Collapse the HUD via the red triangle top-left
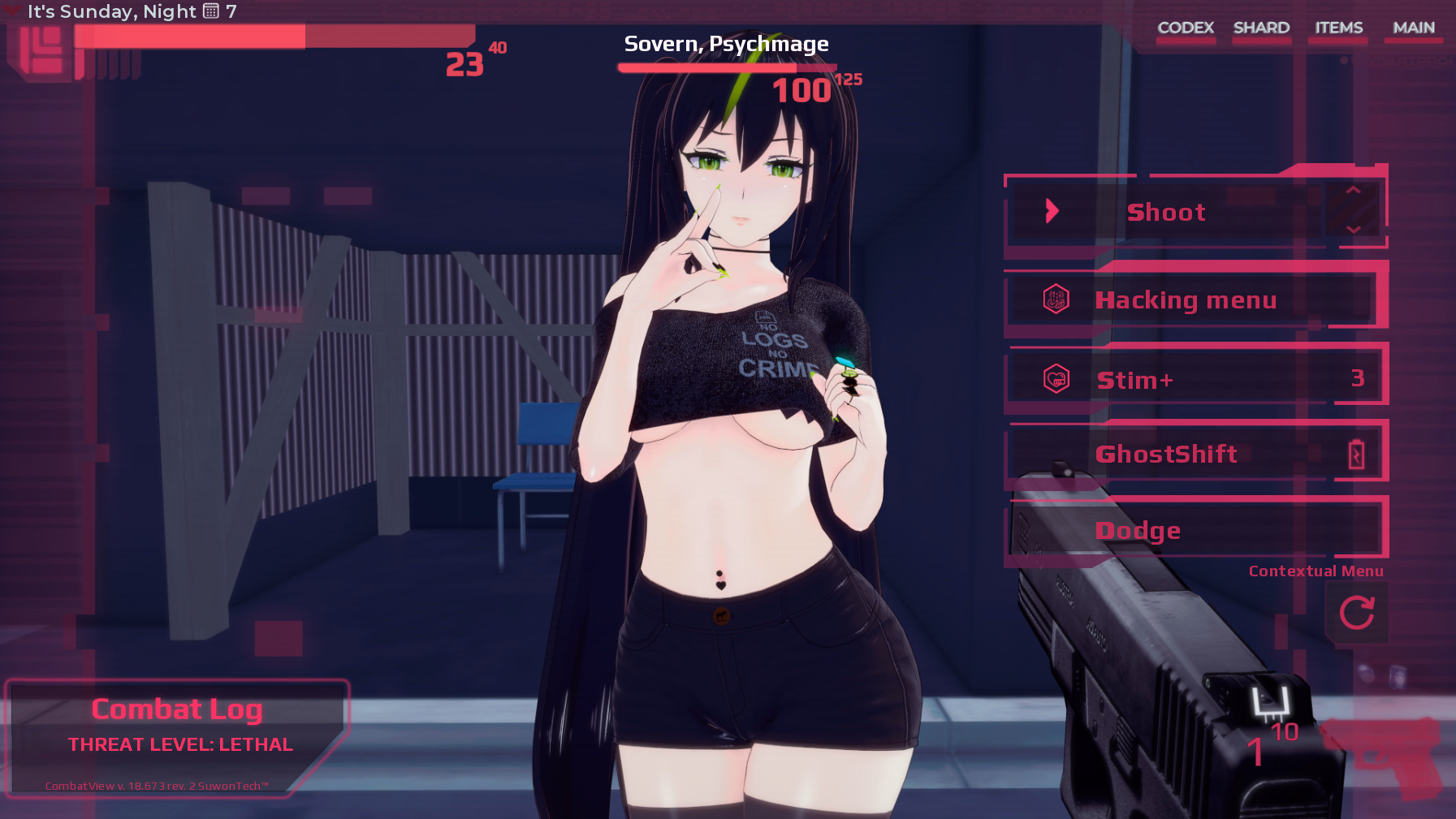Image resolution: width=1456 pixels, height=819 pixels. (x=11, y=10)
